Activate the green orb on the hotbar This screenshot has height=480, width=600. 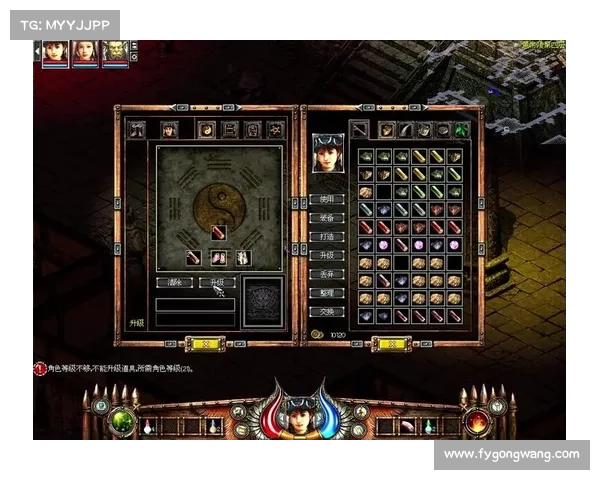(123, 420)
